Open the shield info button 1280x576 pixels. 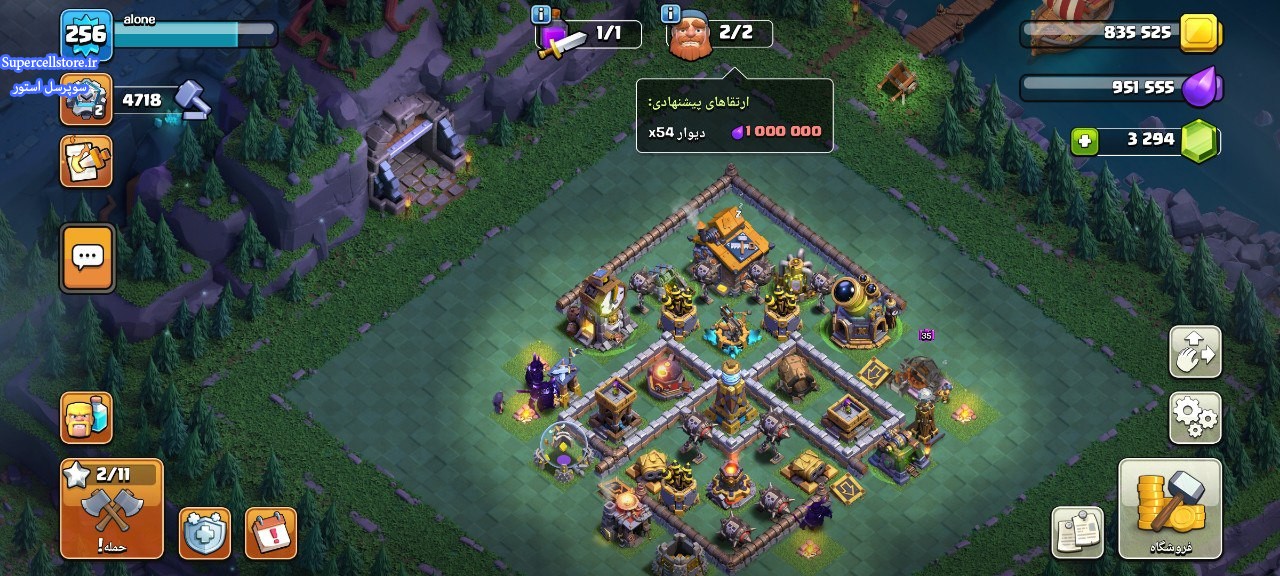[x=205, y=533]
